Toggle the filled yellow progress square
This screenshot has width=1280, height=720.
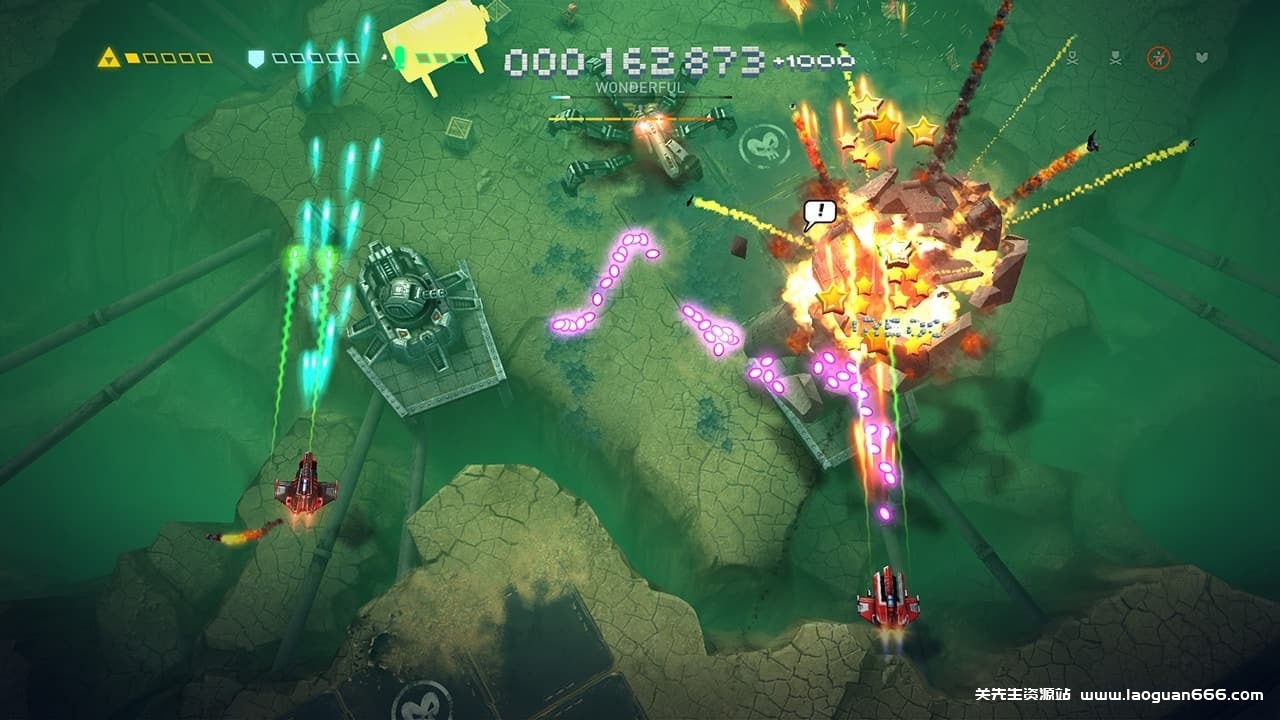click(133, 57)
